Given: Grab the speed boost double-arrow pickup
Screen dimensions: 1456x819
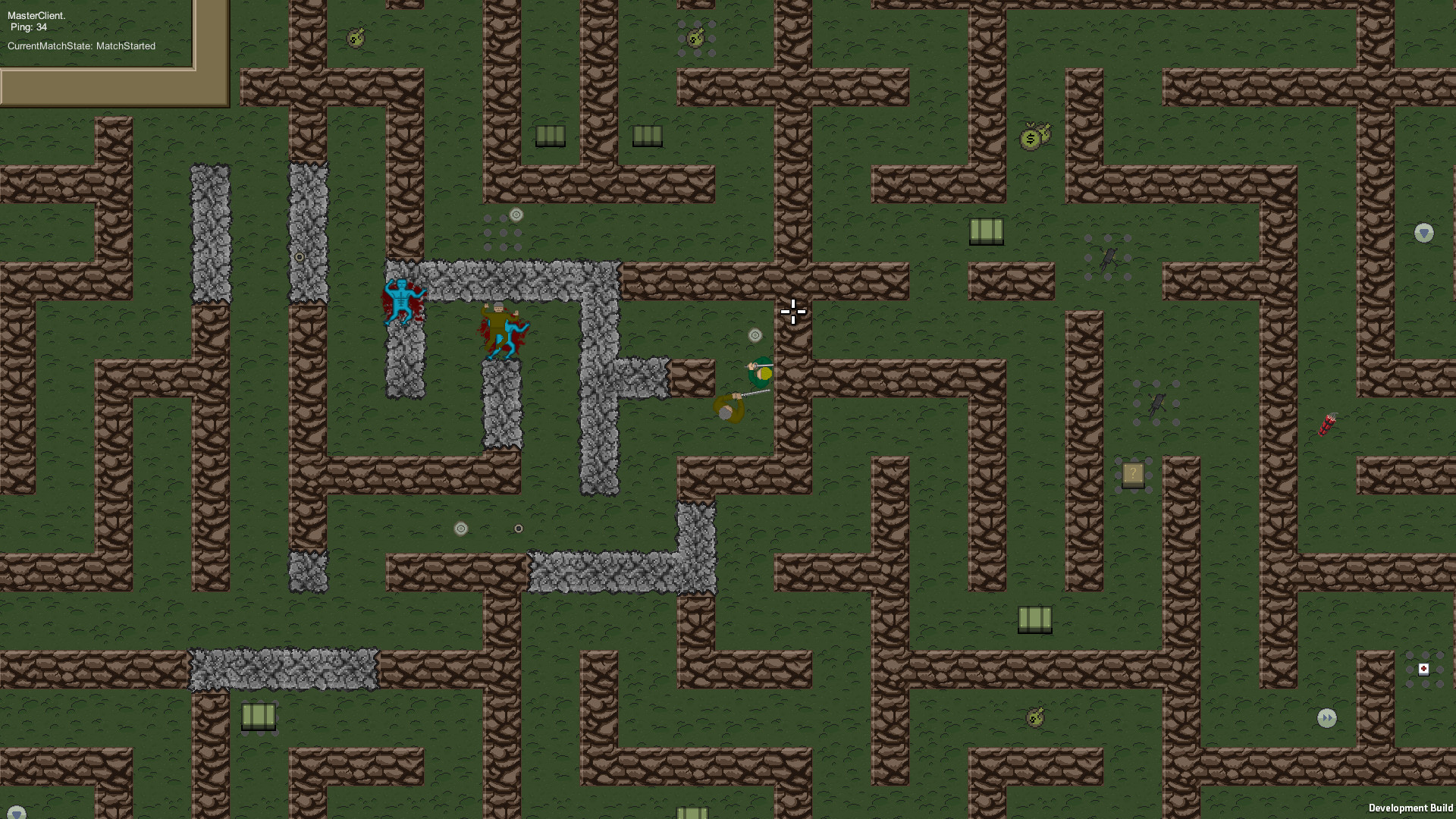Looking at the screenshot, I should click(1327, 718).
